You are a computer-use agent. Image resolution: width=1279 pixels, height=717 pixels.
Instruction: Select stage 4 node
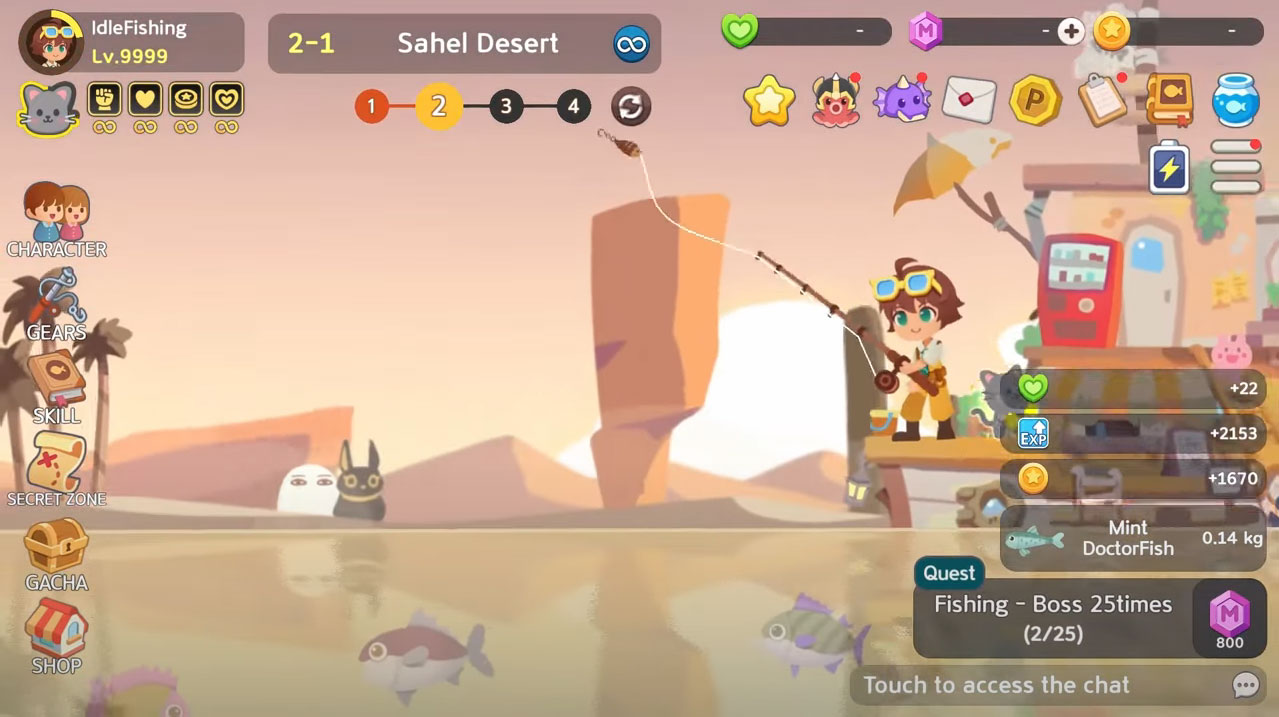click(573, 106)
